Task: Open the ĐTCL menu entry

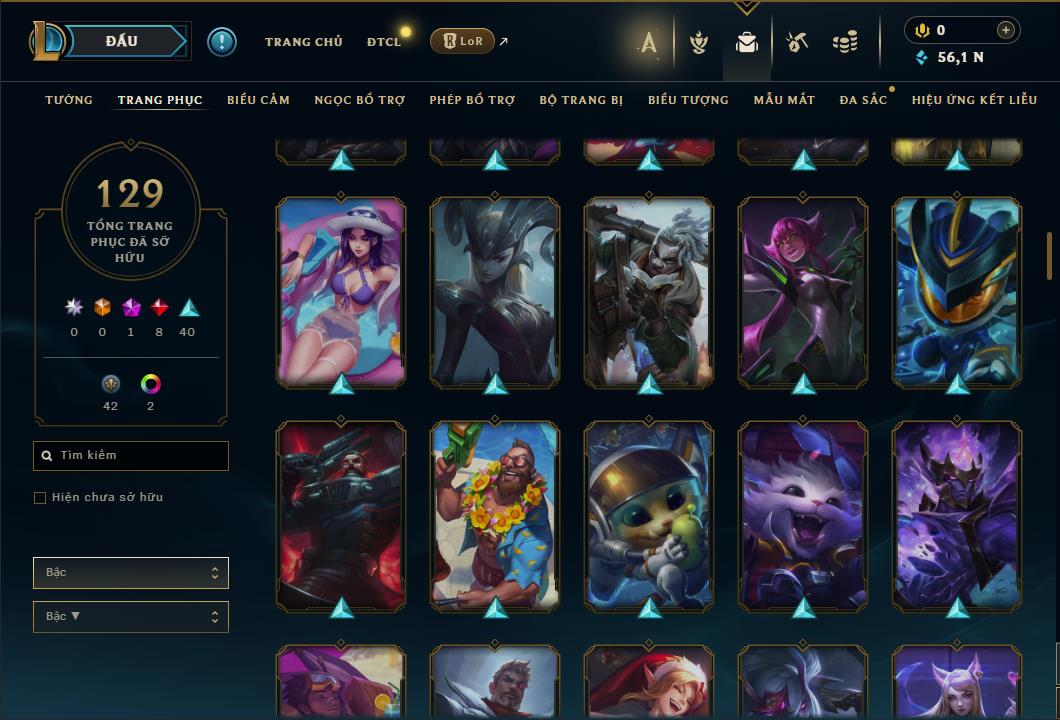Action: [383, 42]
